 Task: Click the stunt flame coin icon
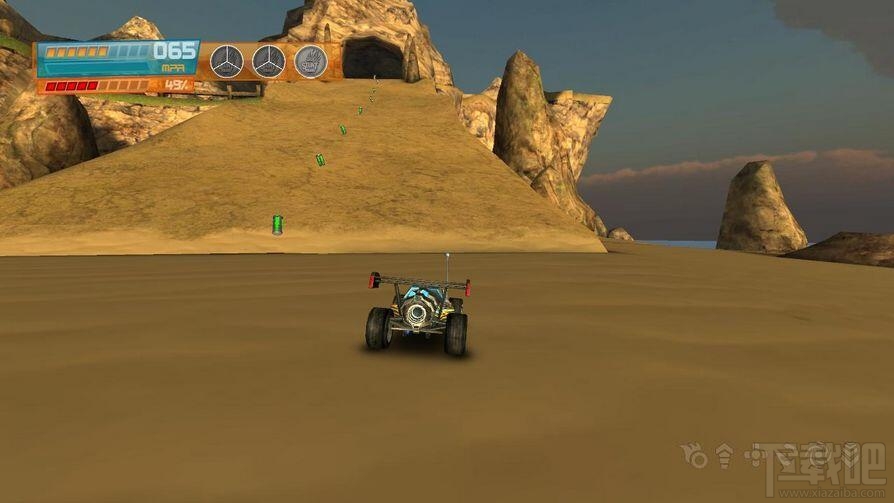click(x=311, y=61)
